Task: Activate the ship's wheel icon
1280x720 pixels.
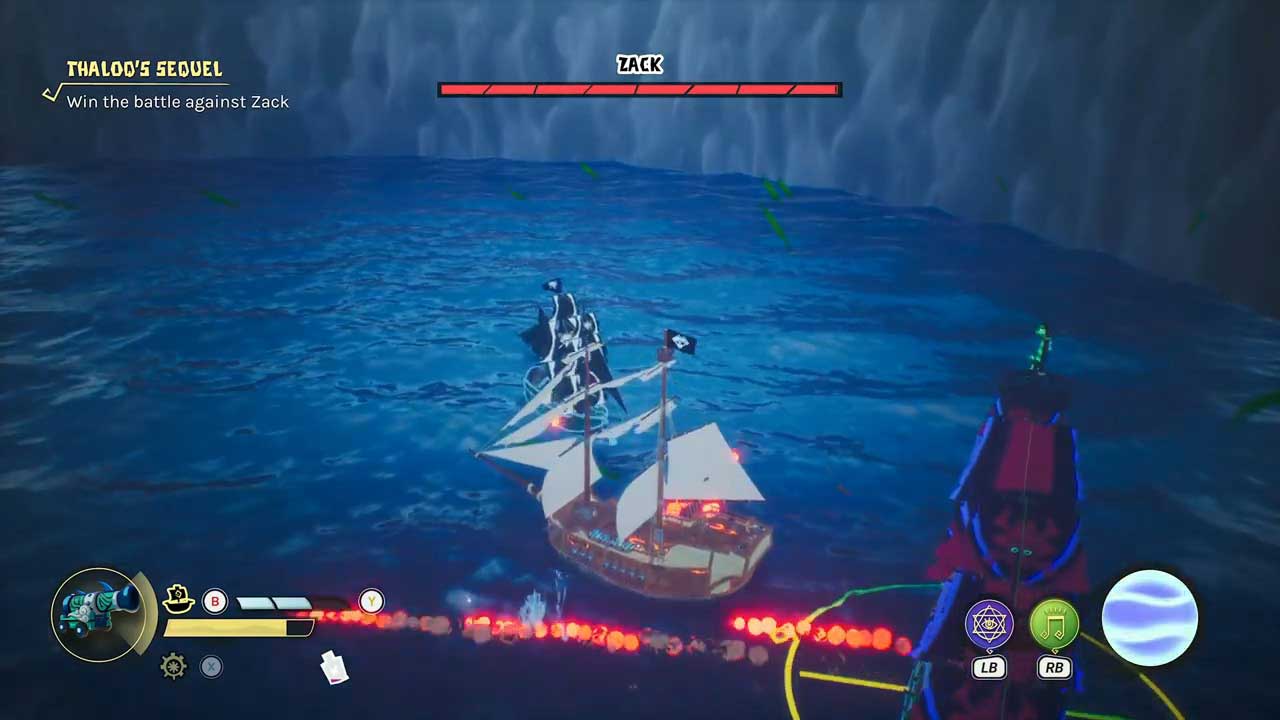Action: point(174,666)
